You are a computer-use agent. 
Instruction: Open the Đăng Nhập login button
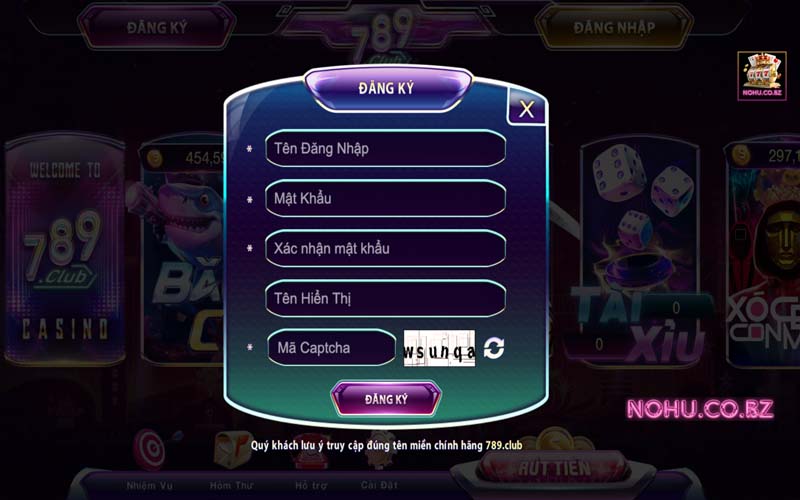coord(613,27)
